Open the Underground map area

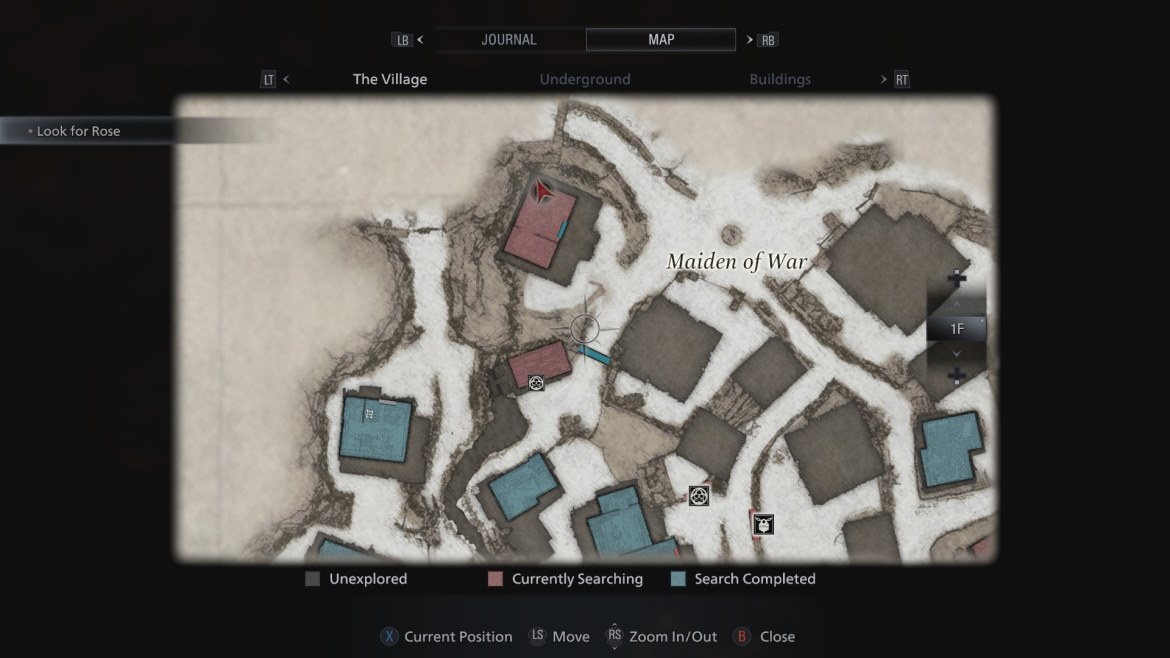[585, 80]
